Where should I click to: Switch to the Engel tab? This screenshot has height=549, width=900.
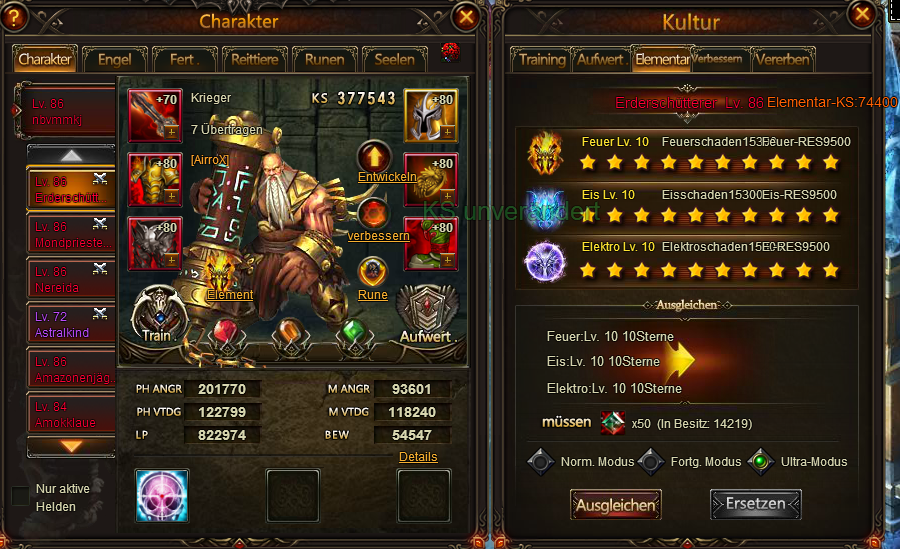[115, 59]
